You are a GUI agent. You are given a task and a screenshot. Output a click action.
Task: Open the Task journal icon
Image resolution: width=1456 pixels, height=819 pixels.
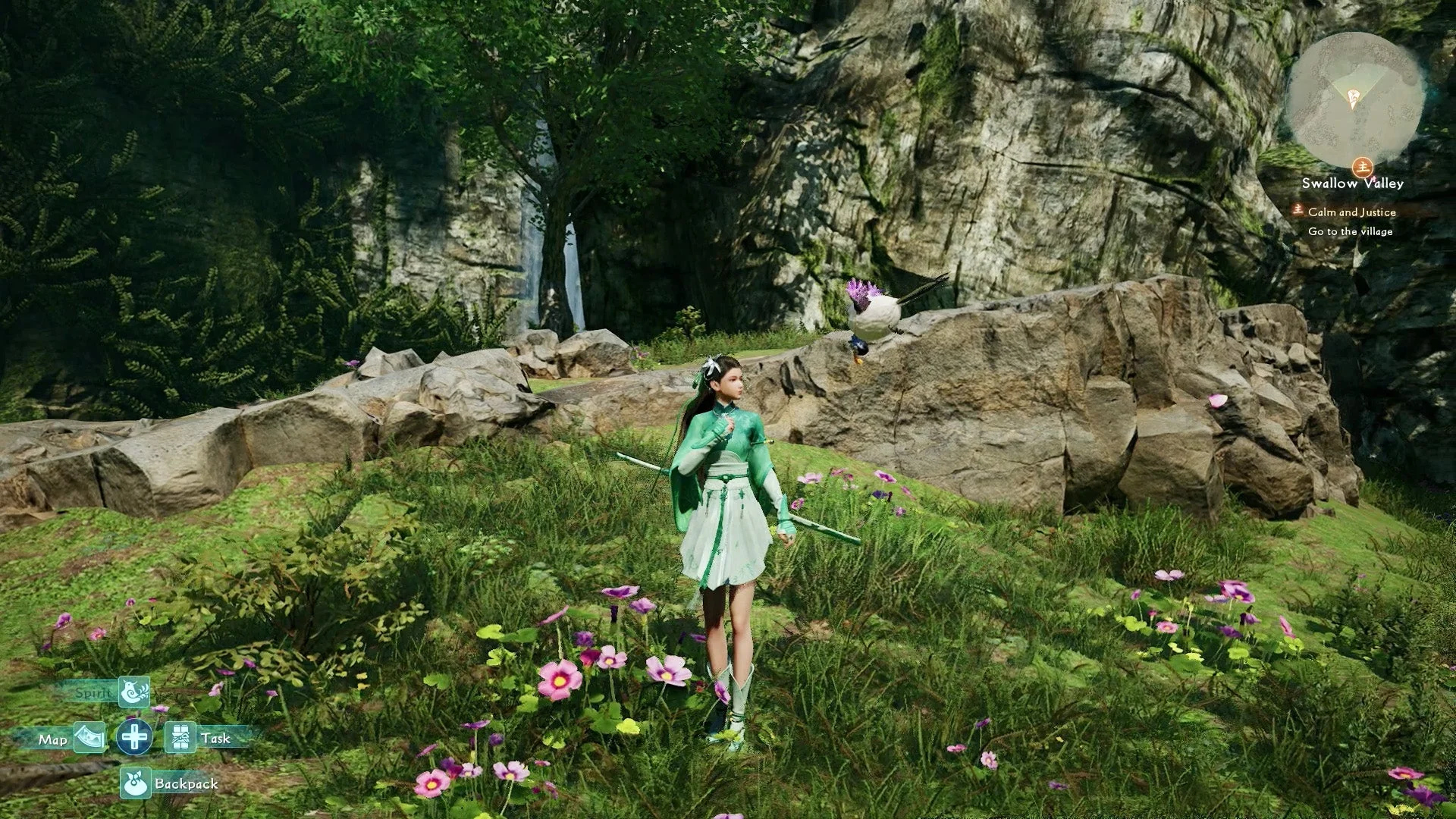pyautogui.click(x=180, y=736)
